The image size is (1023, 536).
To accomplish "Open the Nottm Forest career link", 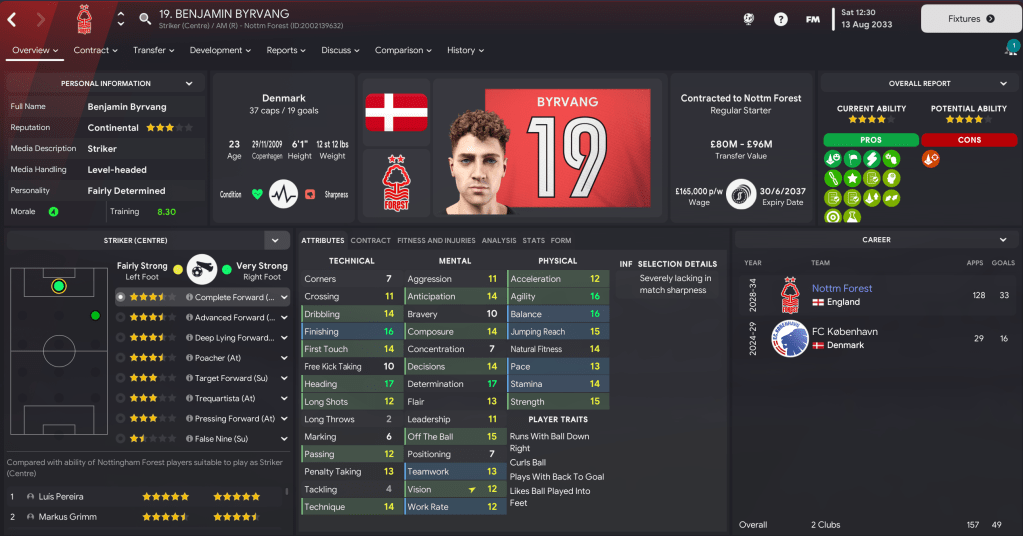I will coord(842,288).
